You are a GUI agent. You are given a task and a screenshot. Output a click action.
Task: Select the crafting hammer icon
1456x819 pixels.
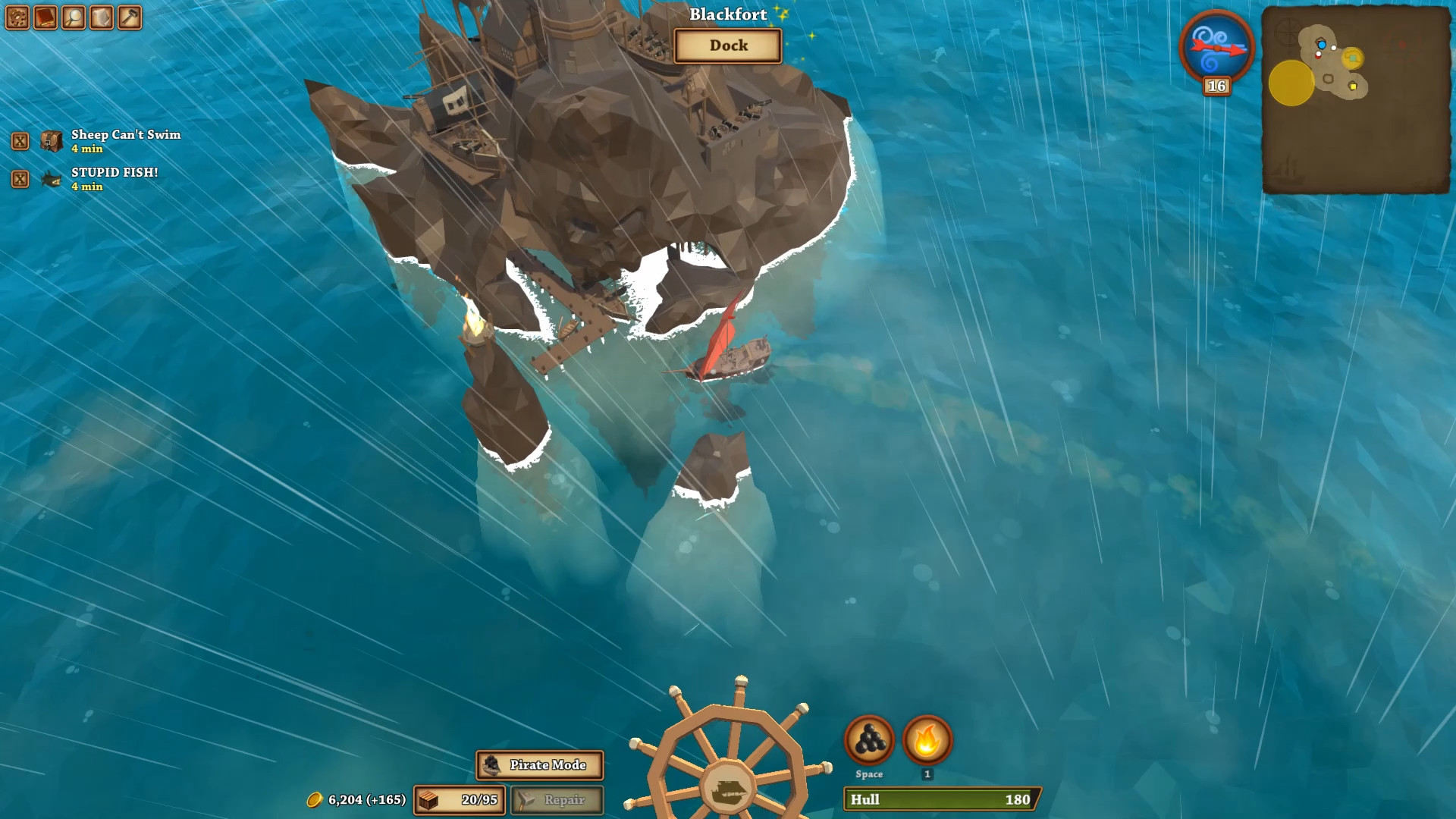point(130,17)
